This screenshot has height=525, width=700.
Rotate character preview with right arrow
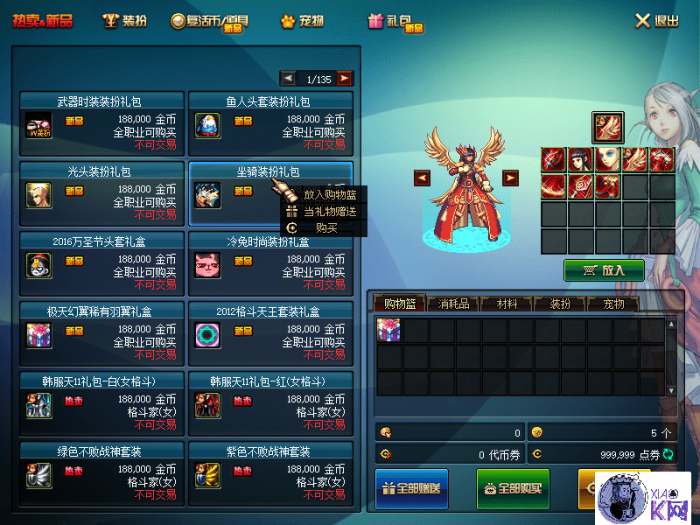coord(510,178)
